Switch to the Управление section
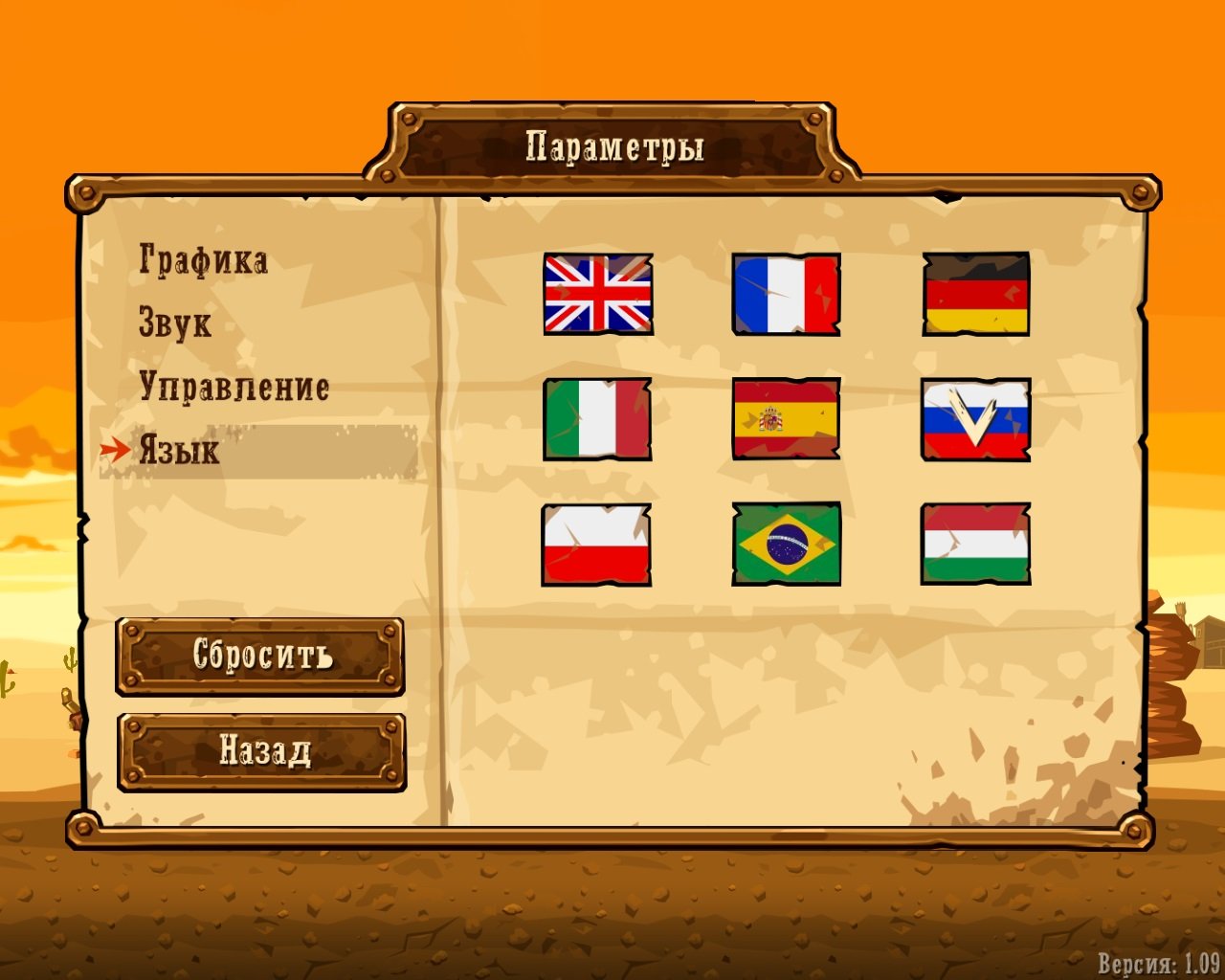This screenshot has height=980, width=1225. 235,387
